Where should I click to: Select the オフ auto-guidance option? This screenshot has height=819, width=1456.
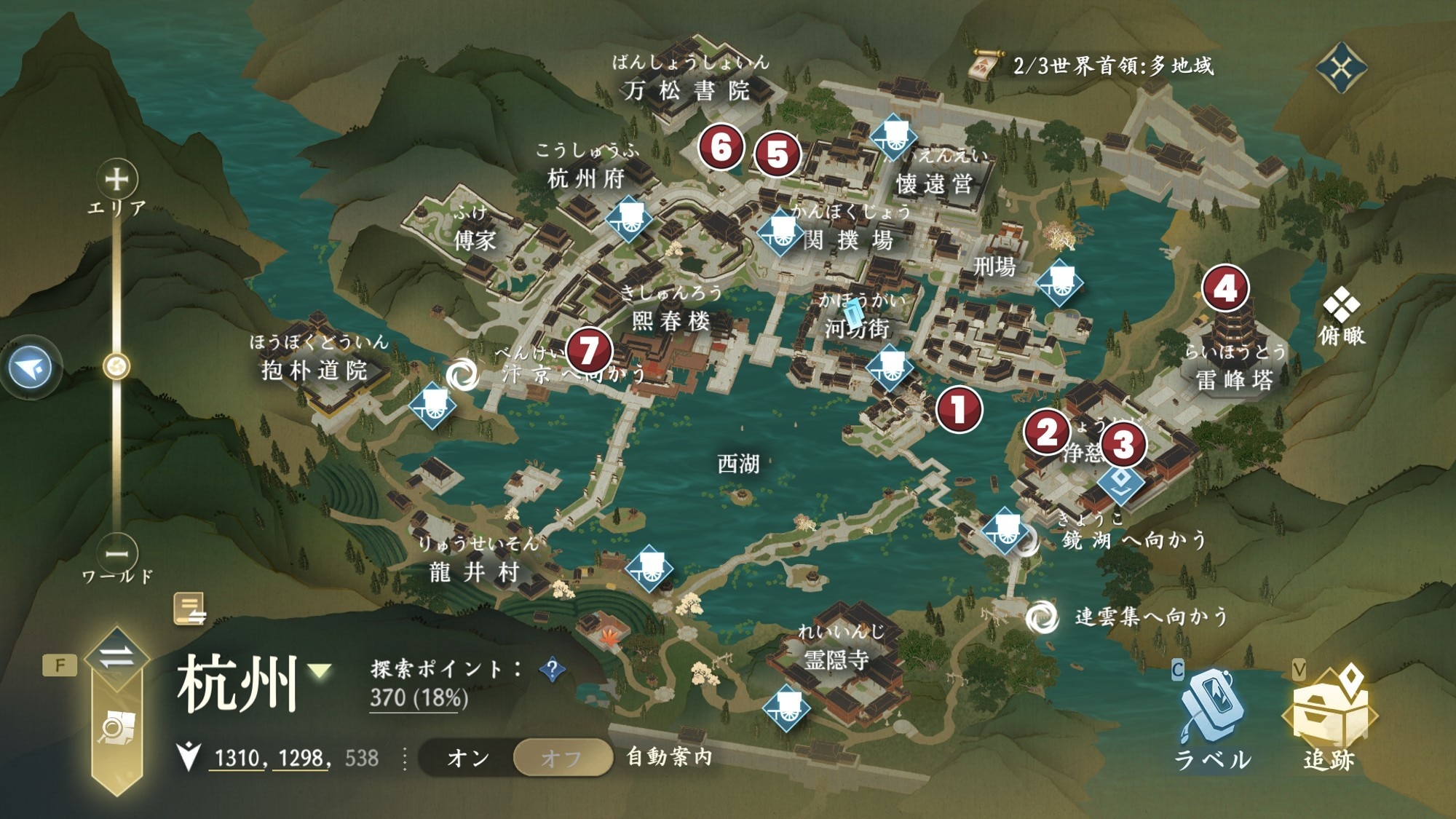561,758
